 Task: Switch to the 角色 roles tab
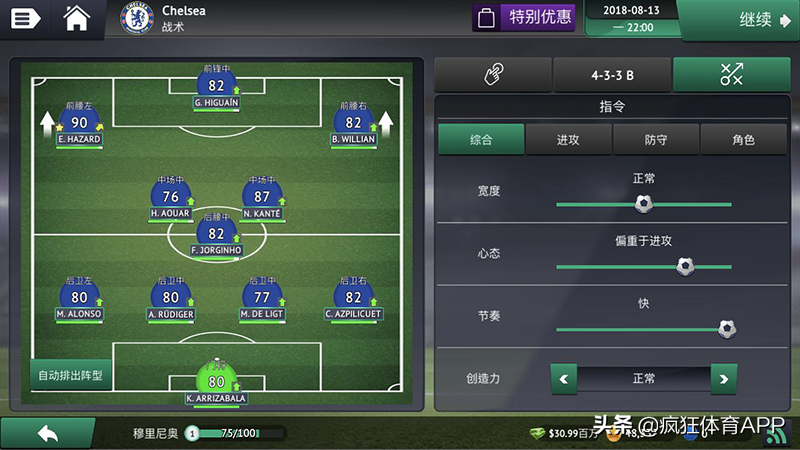tap(743, 140)
